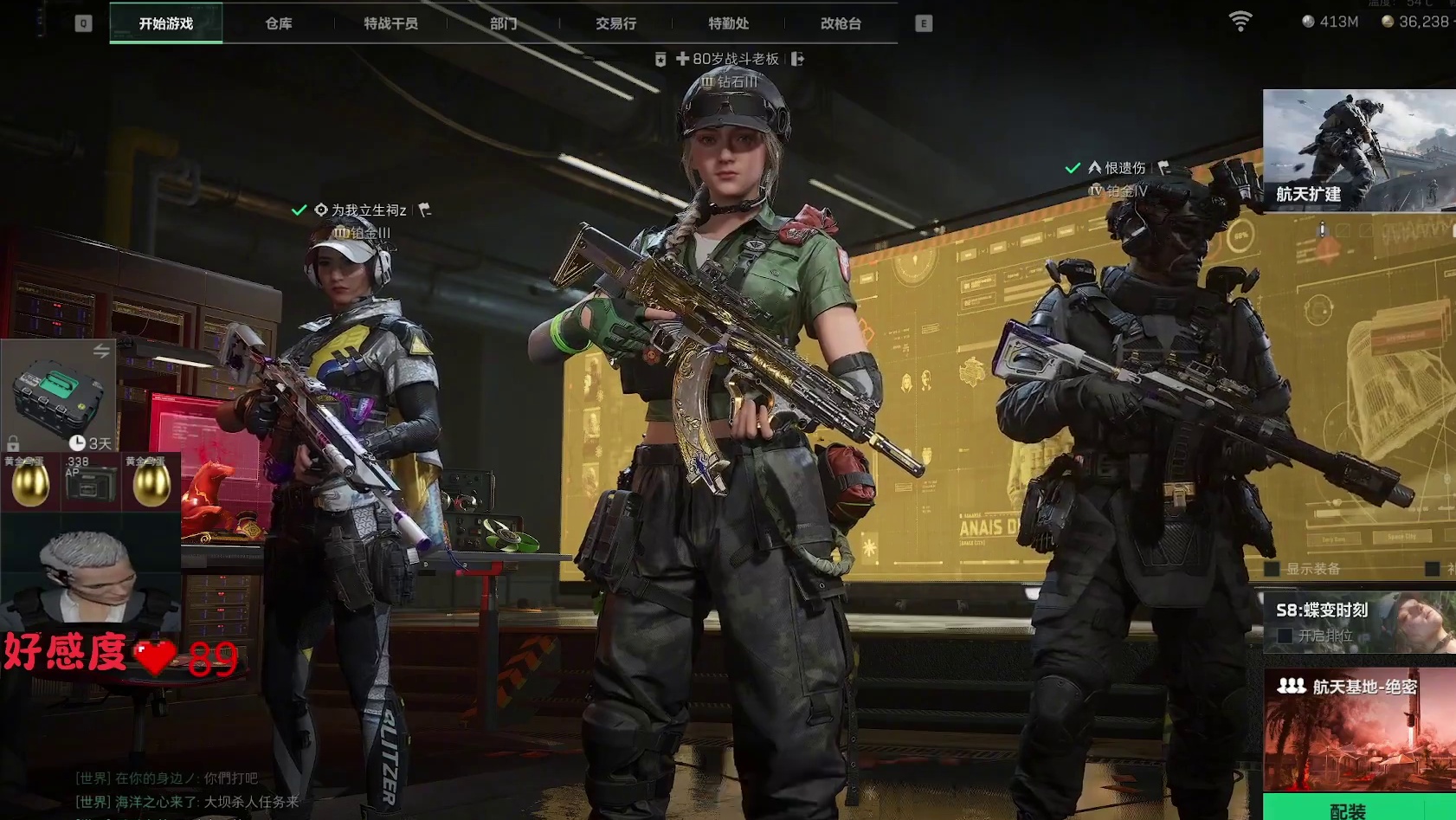
Task: Toggle the 显示装备 checkbox
Action: (1272, 569)
